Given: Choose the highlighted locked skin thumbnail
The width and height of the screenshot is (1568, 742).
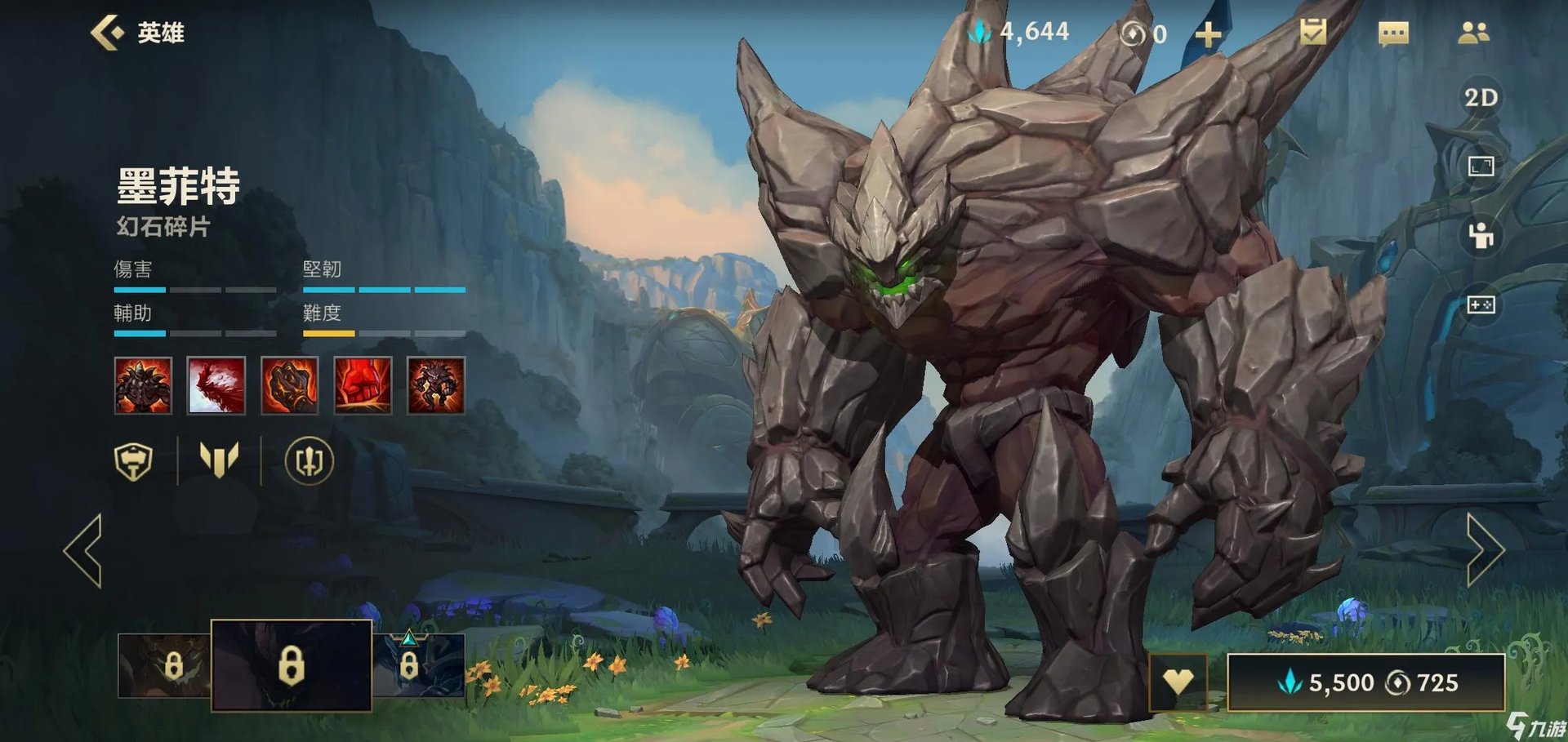Looking at the screenshot, I should pyautogui.click(x=292, y=665).
